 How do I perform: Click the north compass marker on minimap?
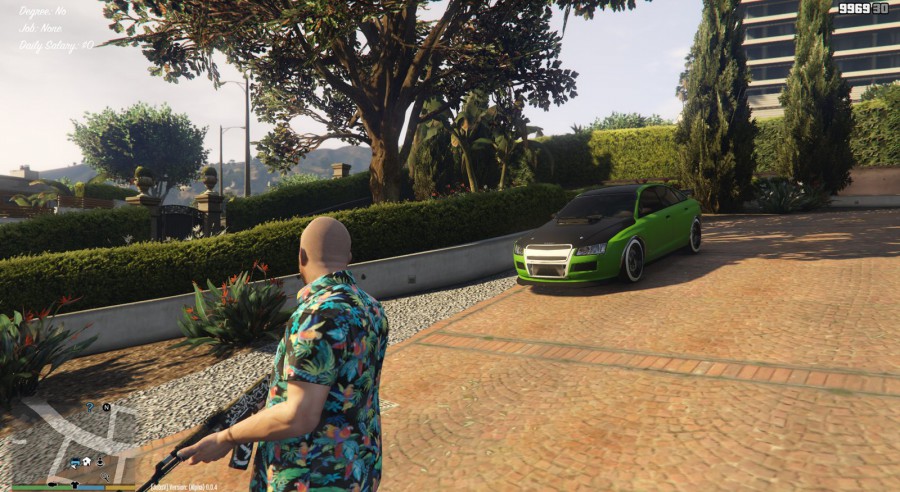pyautogui.click(x=105, y=407)
